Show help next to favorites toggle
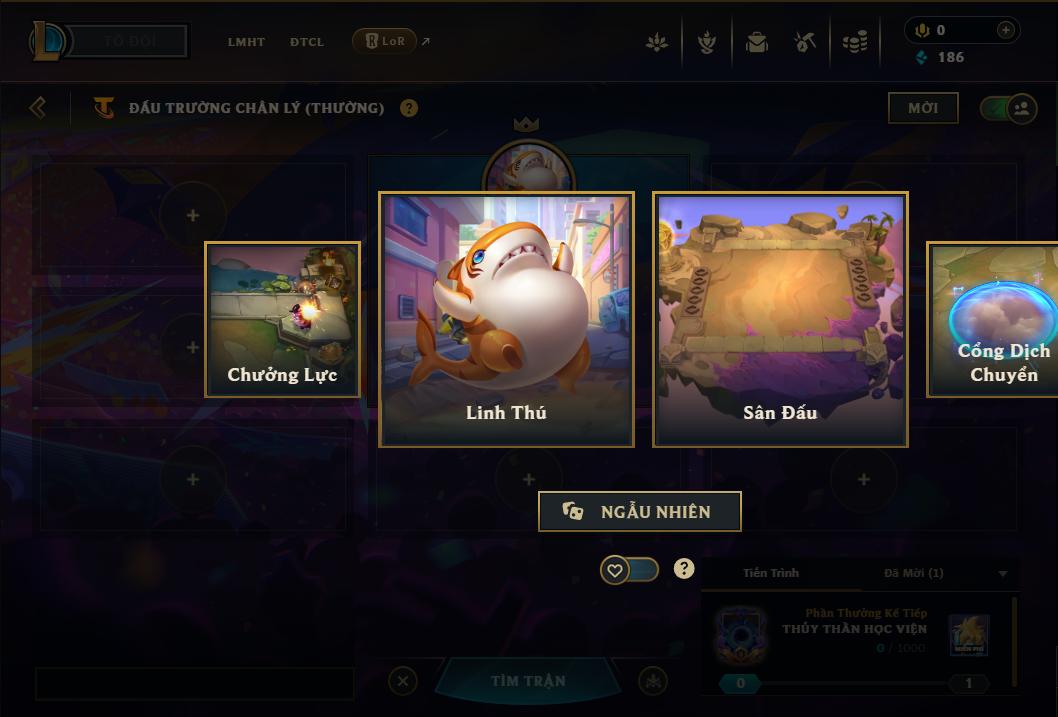 pos(684,569)
